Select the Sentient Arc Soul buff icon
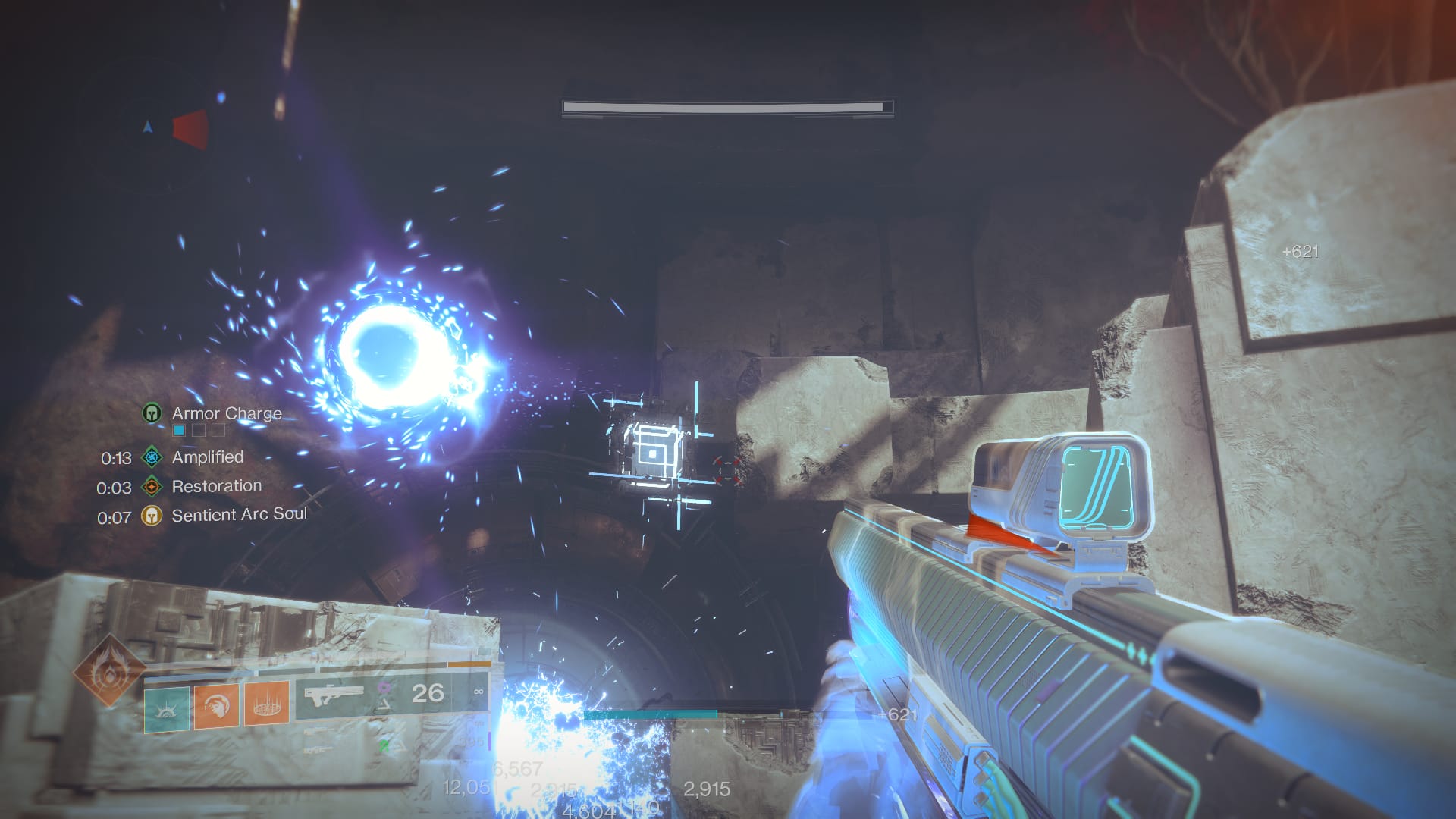 click(152, 516)
